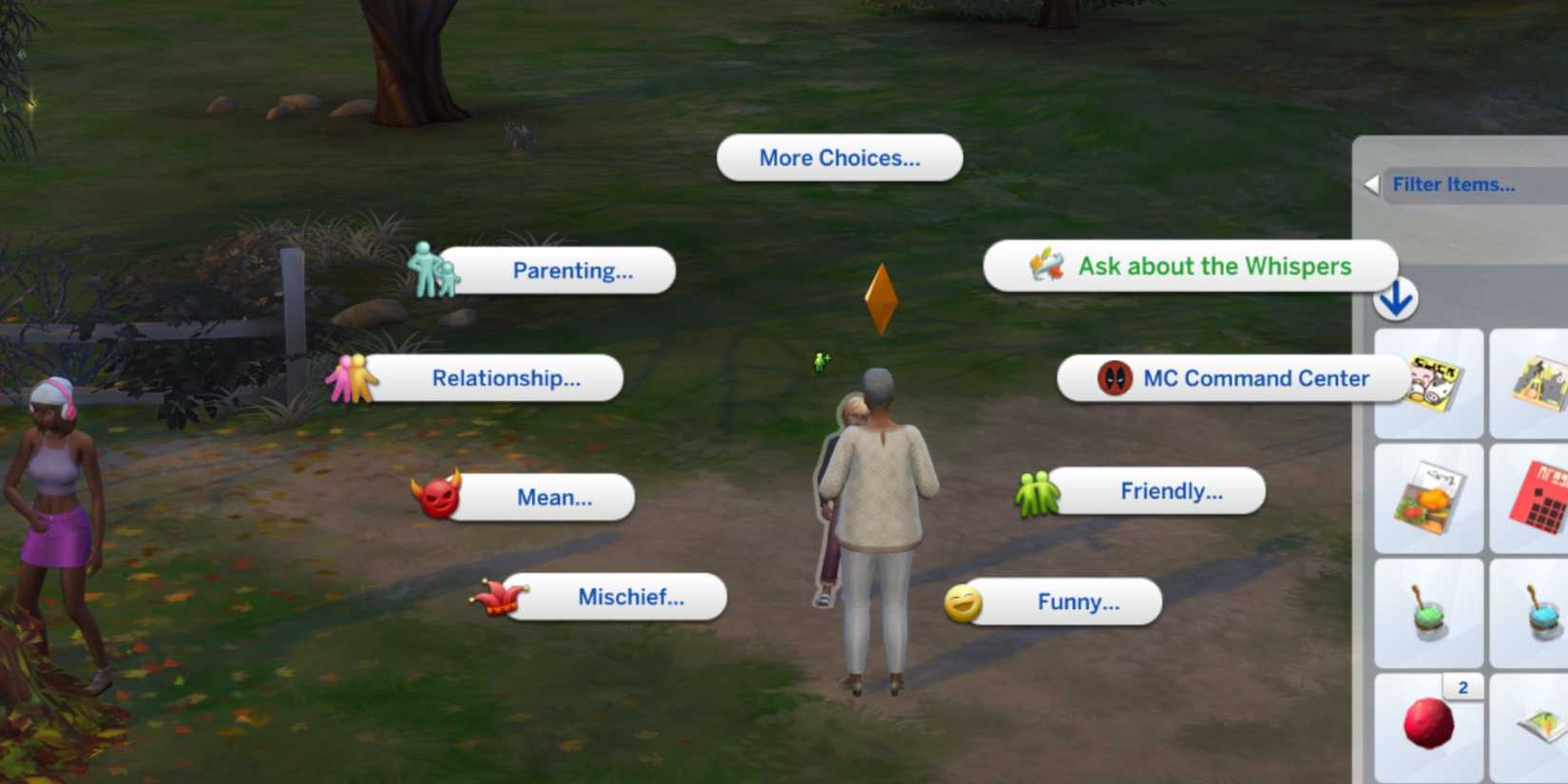
Task: Choose the MC Command Center option
Action: [x=1256, y=378]
